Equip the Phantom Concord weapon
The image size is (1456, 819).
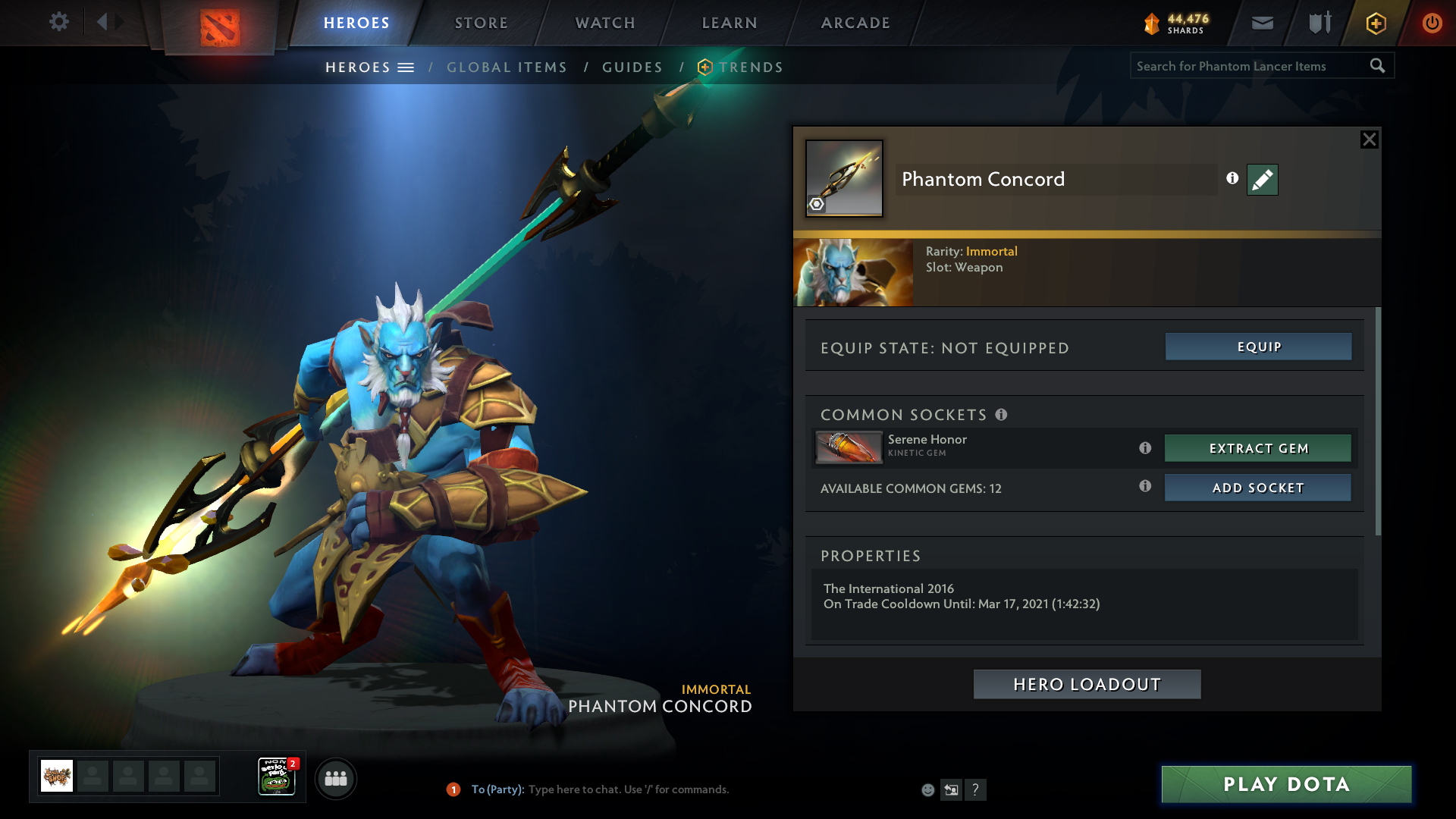coord(1258,347)
